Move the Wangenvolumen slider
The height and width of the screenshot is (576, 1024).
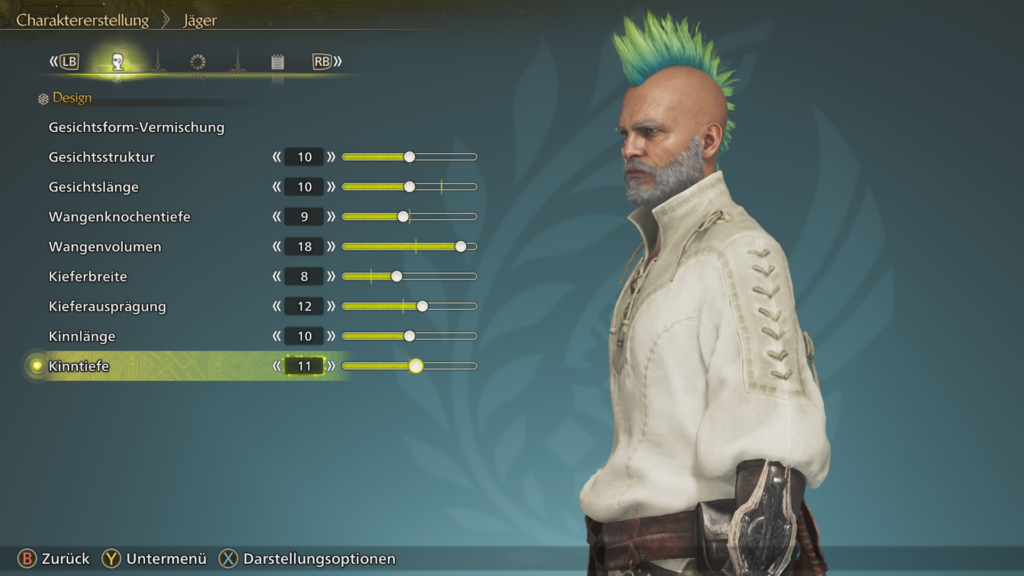pyautogui.click(x=460, y=246)
